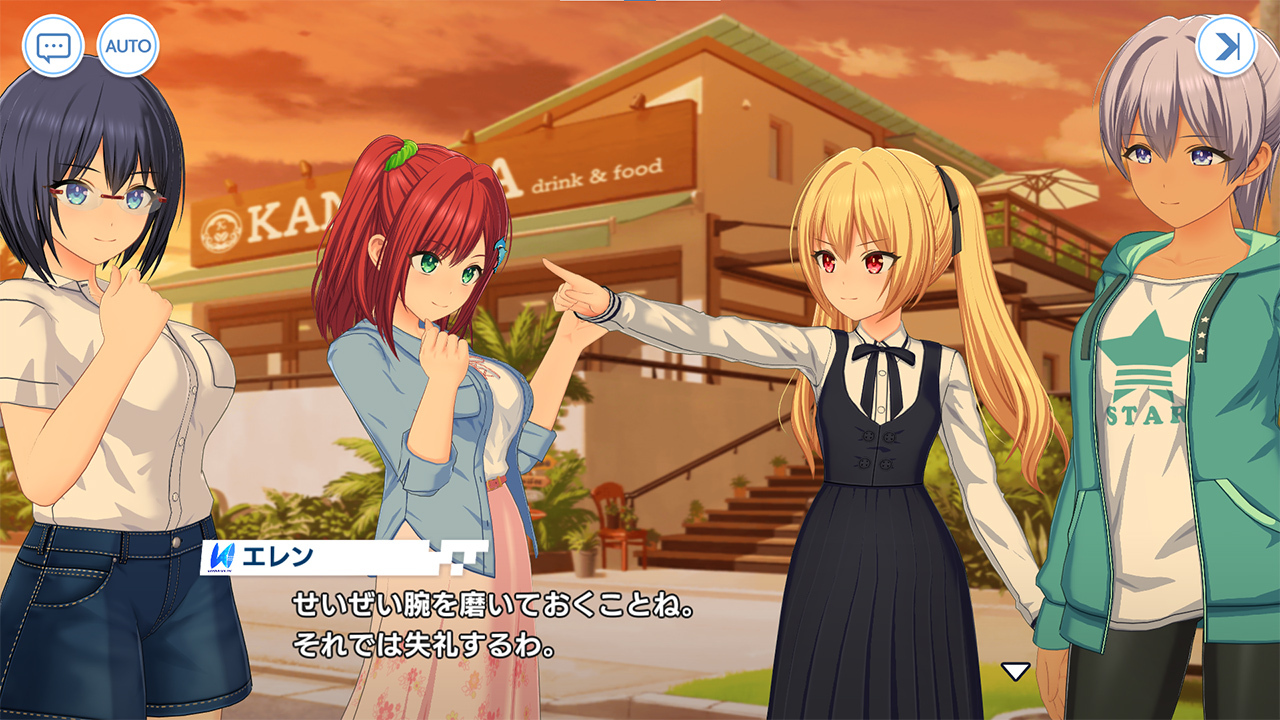Click the speech bubble icon top-left

[55, 44]
